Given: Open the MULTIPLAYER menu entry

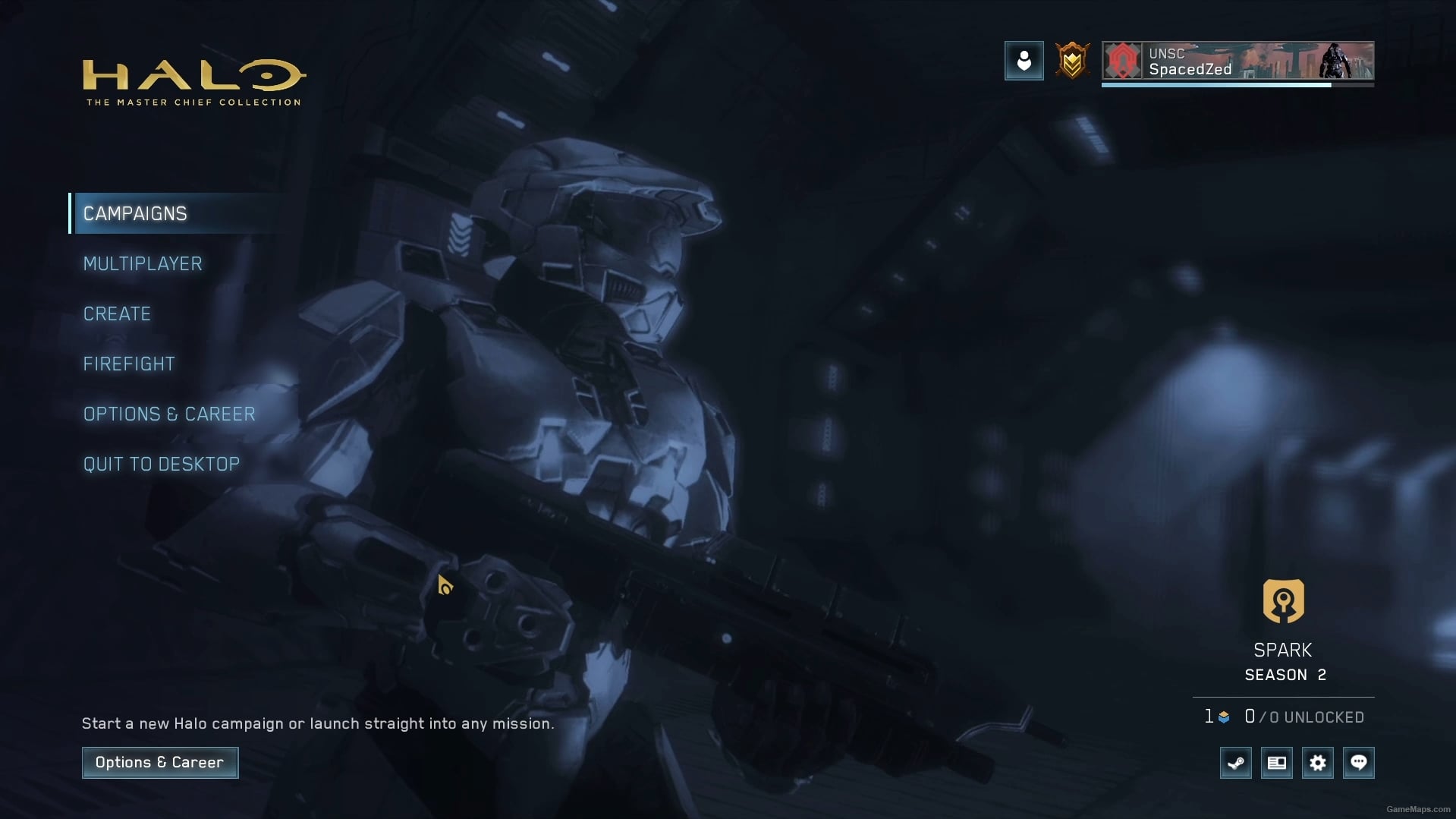Looking at the screenshot, I should (x=142, y=263).
